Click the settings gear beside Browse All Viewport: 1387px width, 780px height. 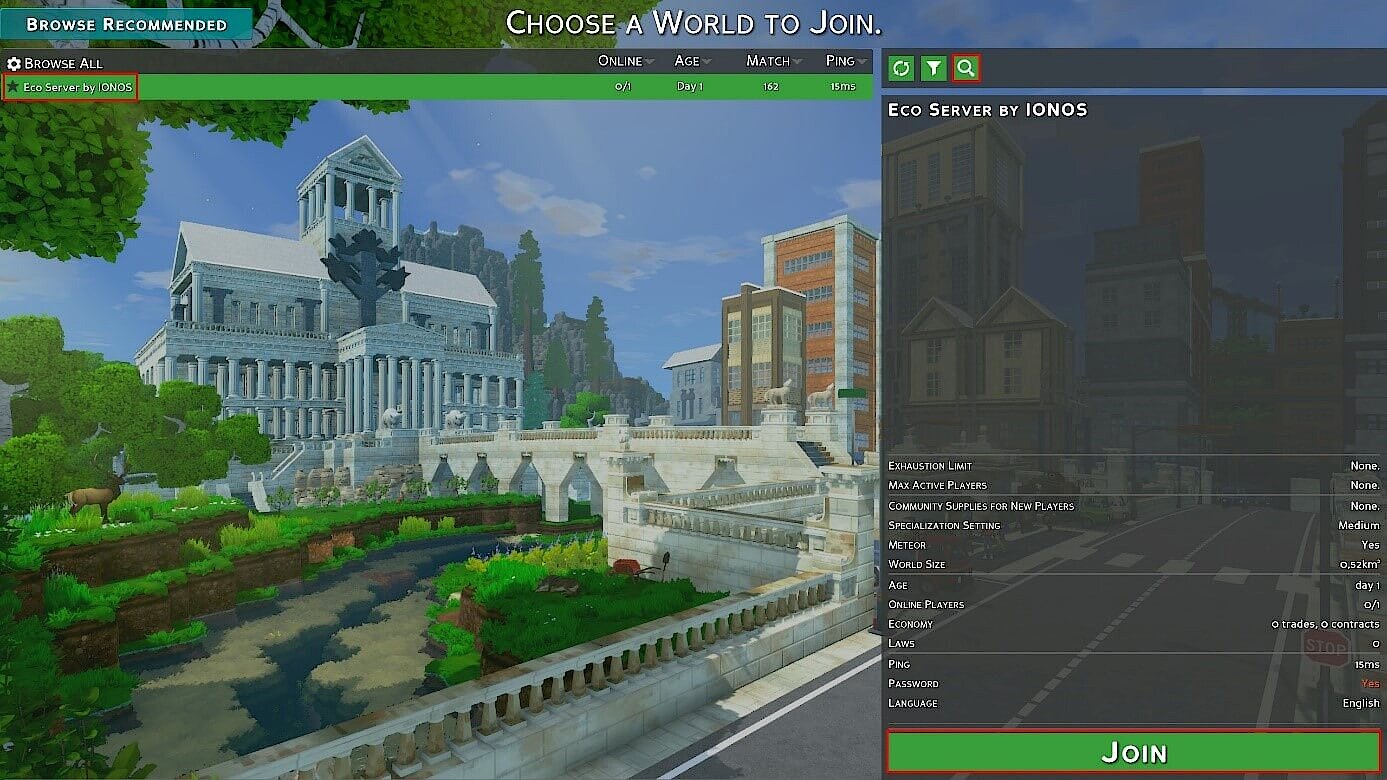[16, 61]
